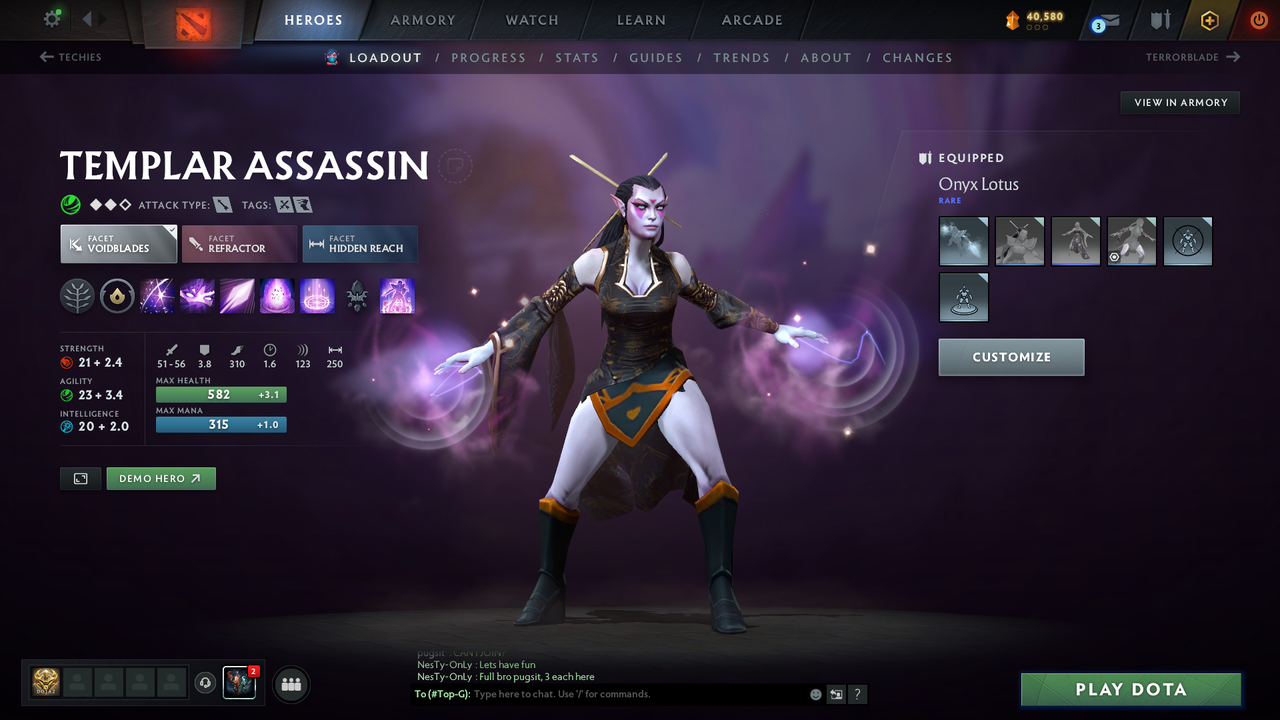Click the Meld ability icon

(x=197, y=295)
